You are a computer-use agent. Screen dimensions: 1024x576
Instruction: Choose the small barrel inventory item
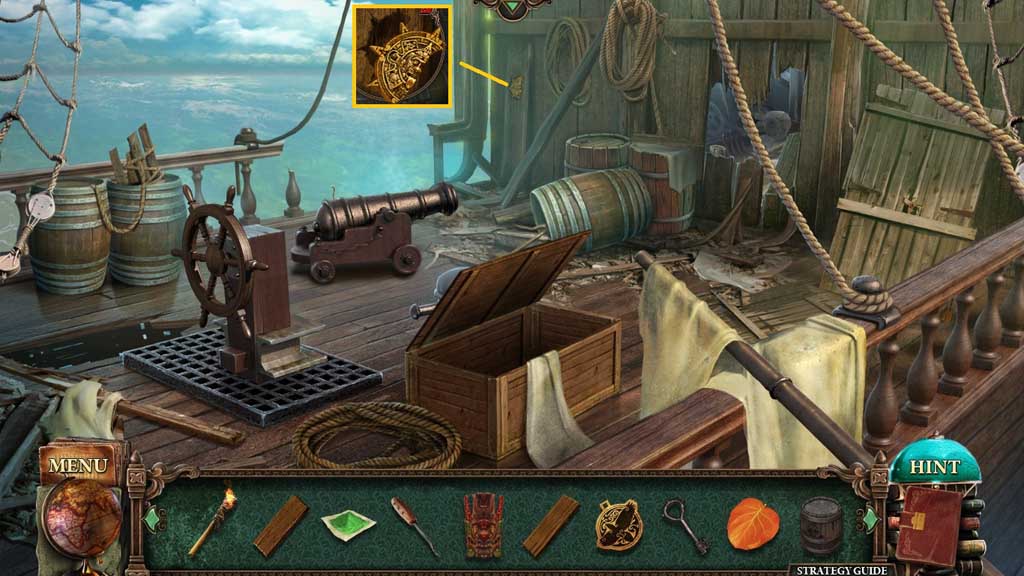click(821, 524)
